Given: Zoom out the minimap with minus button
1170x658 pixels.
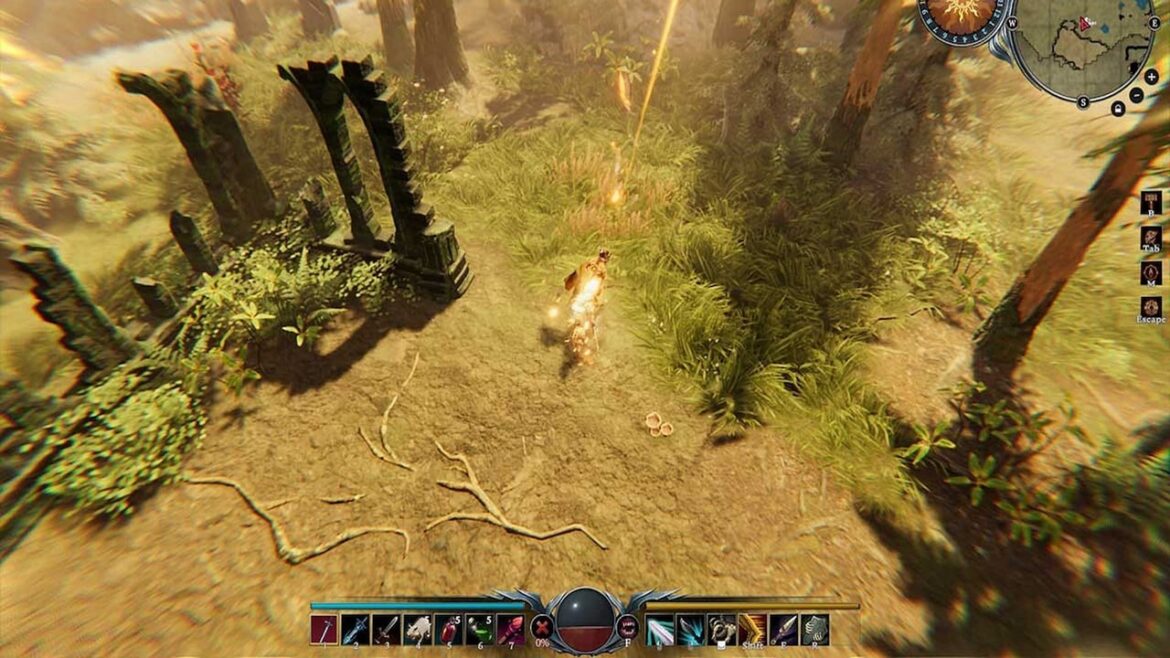Looking at the screenshot, I should click(x=1136, y=95).
